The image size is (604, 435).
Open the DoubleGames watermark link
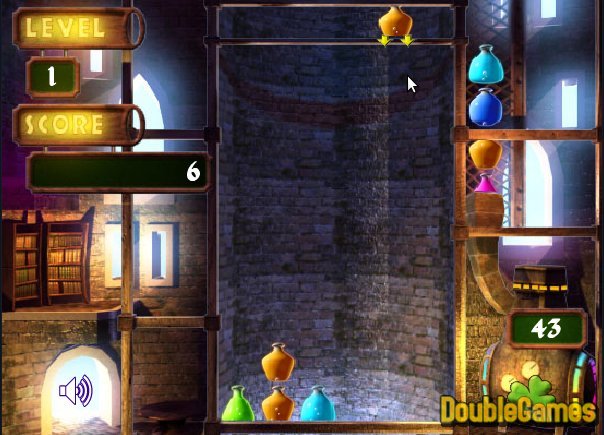point(518,410)
